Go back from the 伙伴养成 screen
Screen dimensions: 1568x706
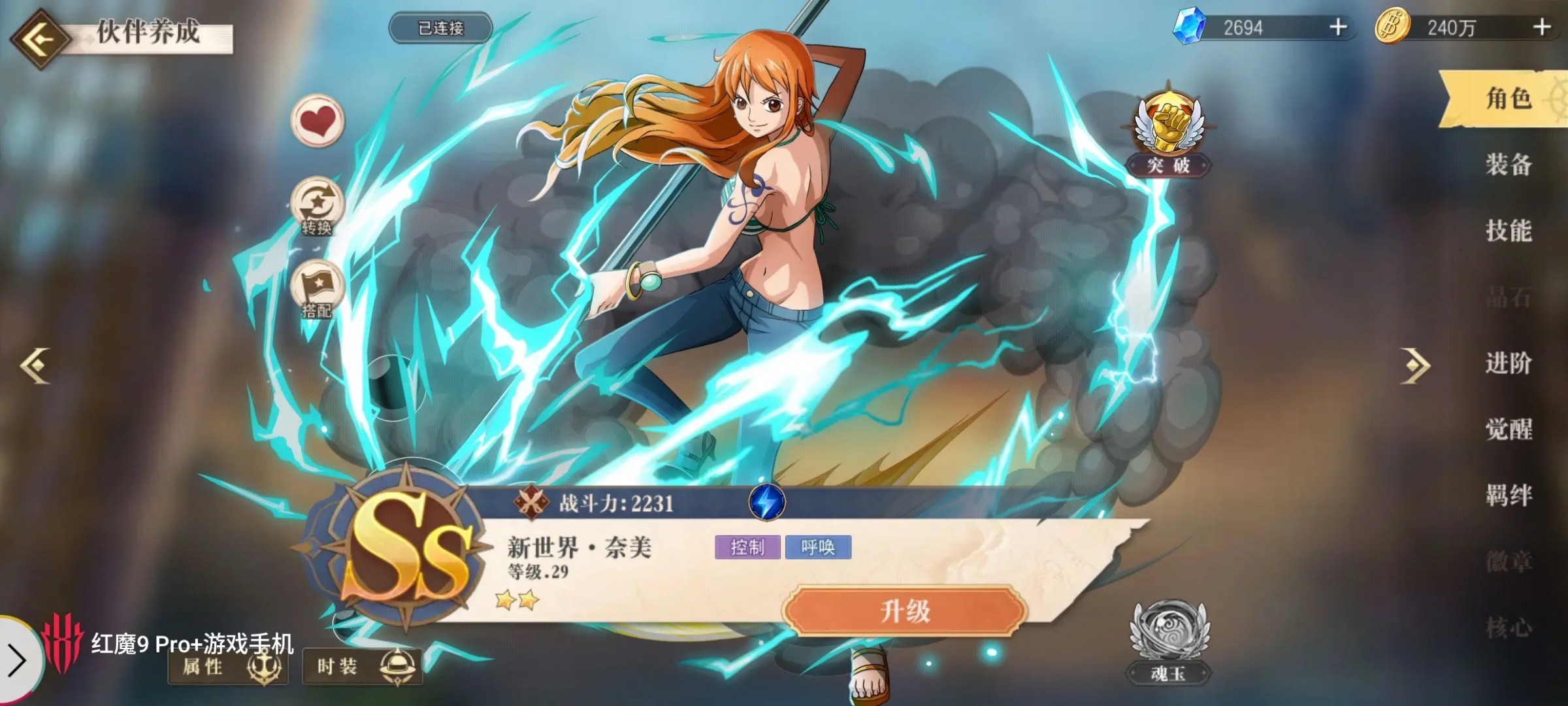(x=41, y=39)
